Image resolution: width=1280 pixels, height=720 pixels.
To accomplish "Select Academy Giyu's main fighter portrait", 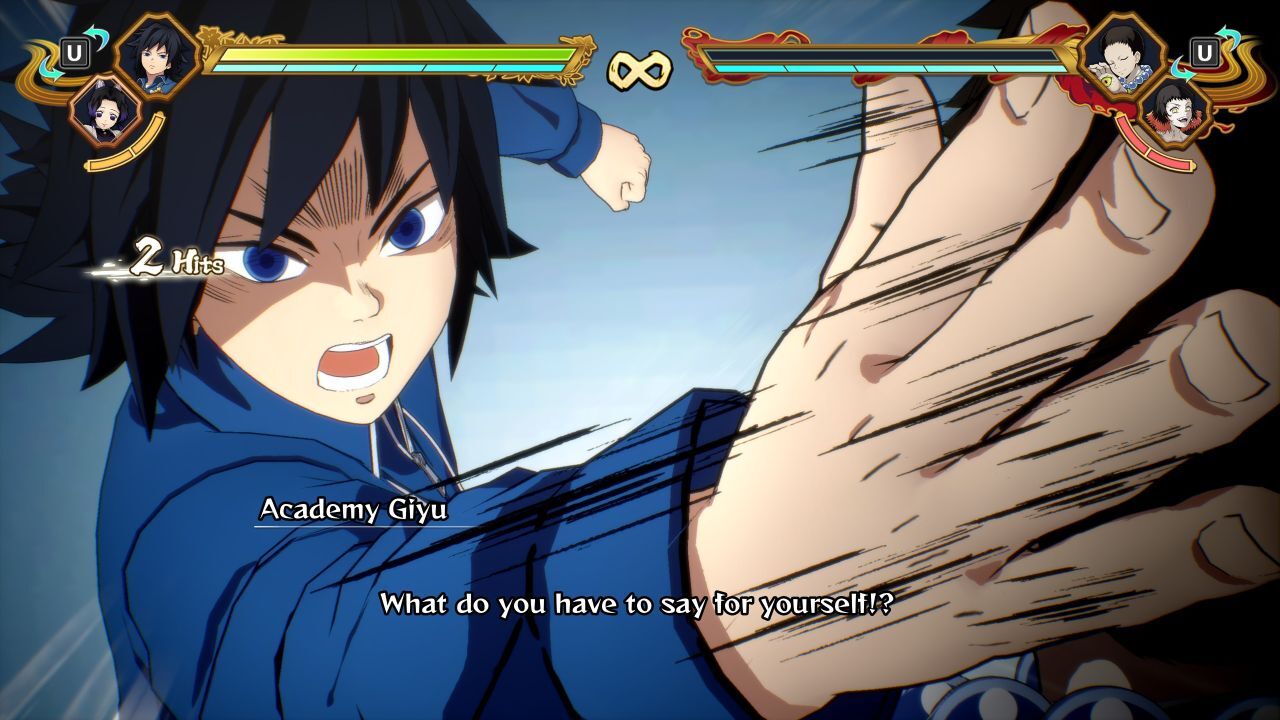I will tap(157, 54).
